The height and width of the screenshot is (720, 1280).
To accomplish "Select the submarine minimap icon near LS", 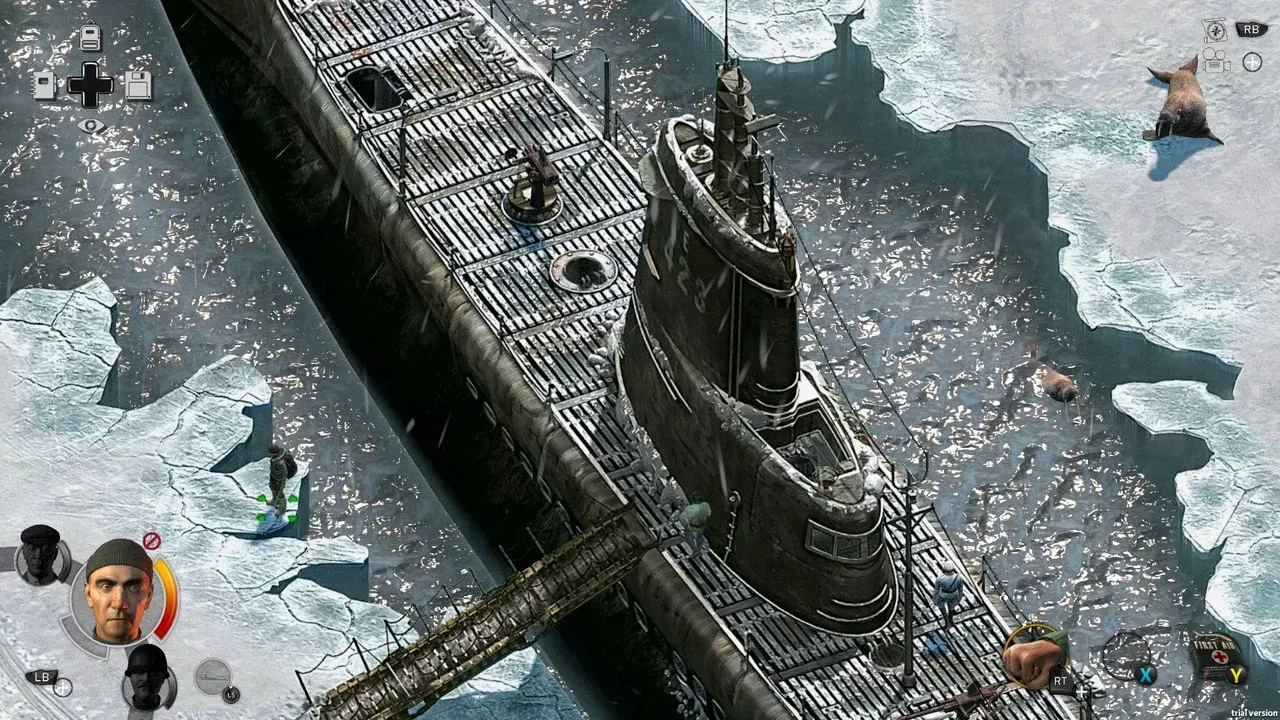I will click(x=212, y=678).
